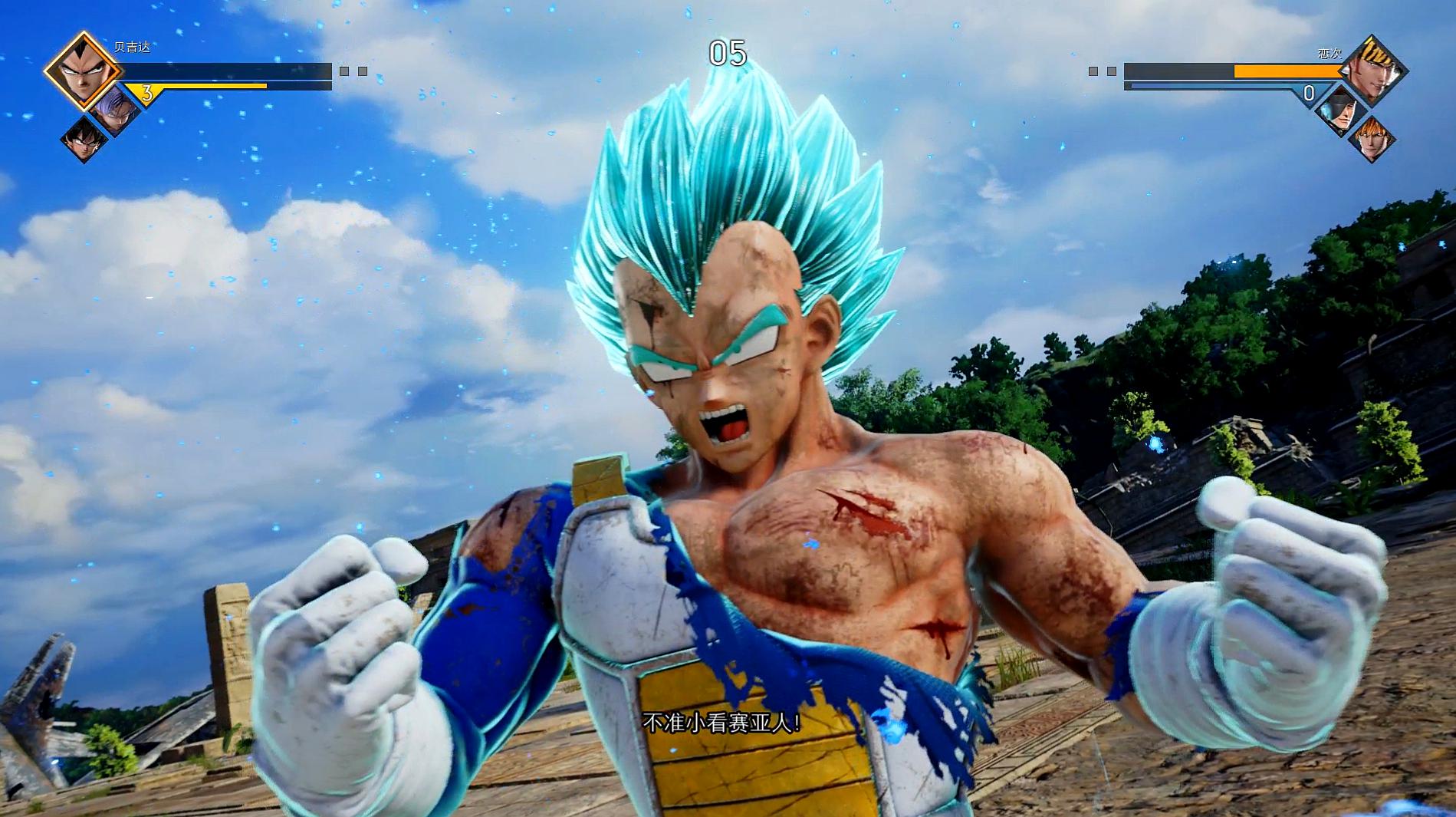Viewport: 1456px width, 817px height.
Task: Pick the orange-haired Ichigo partner portrait
Action: coord(1372,138)
